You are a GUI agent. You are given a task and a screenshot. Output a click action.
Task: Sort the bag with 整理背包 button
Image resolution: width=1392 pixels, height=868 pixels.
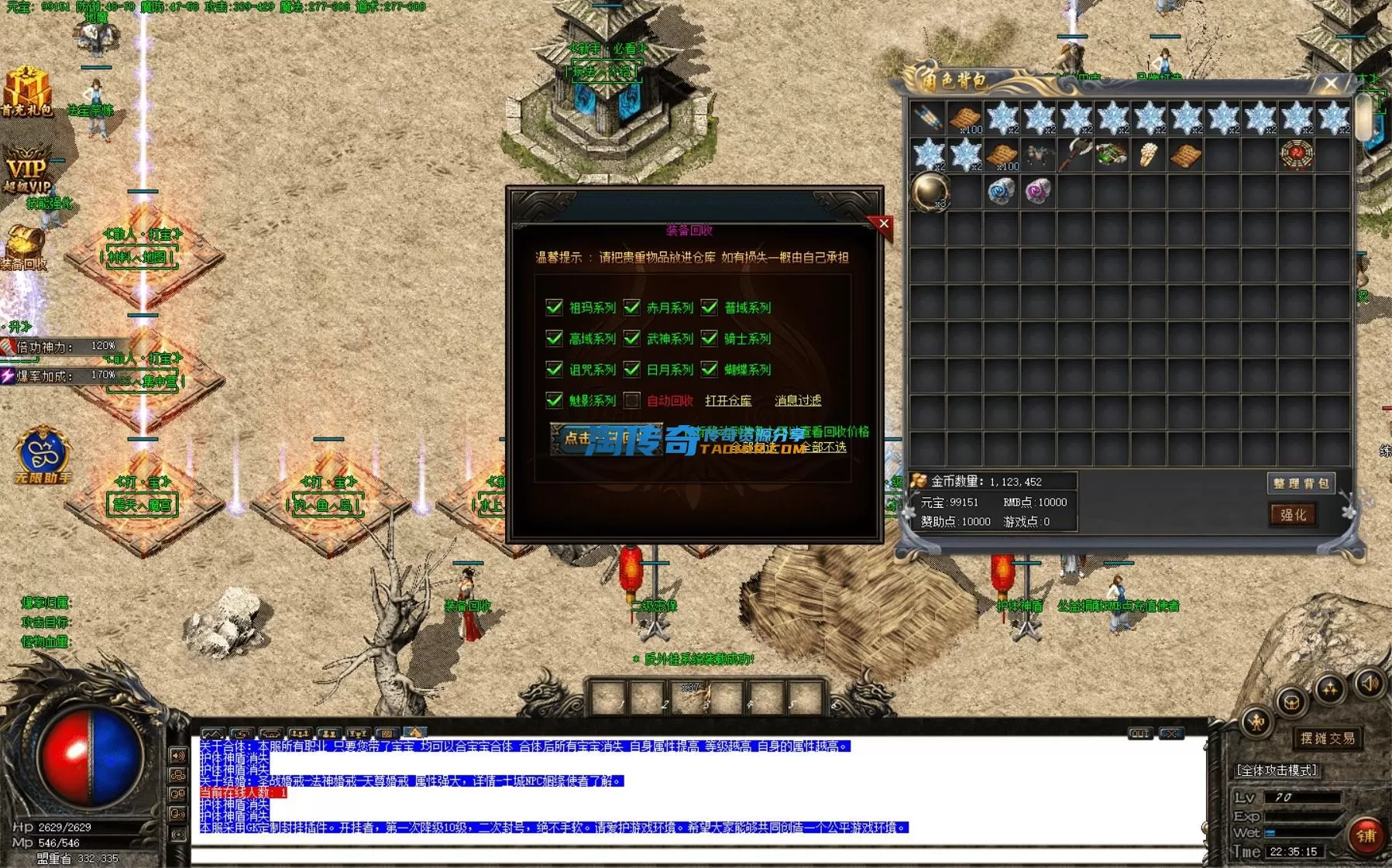click(x=1301, y=483)
